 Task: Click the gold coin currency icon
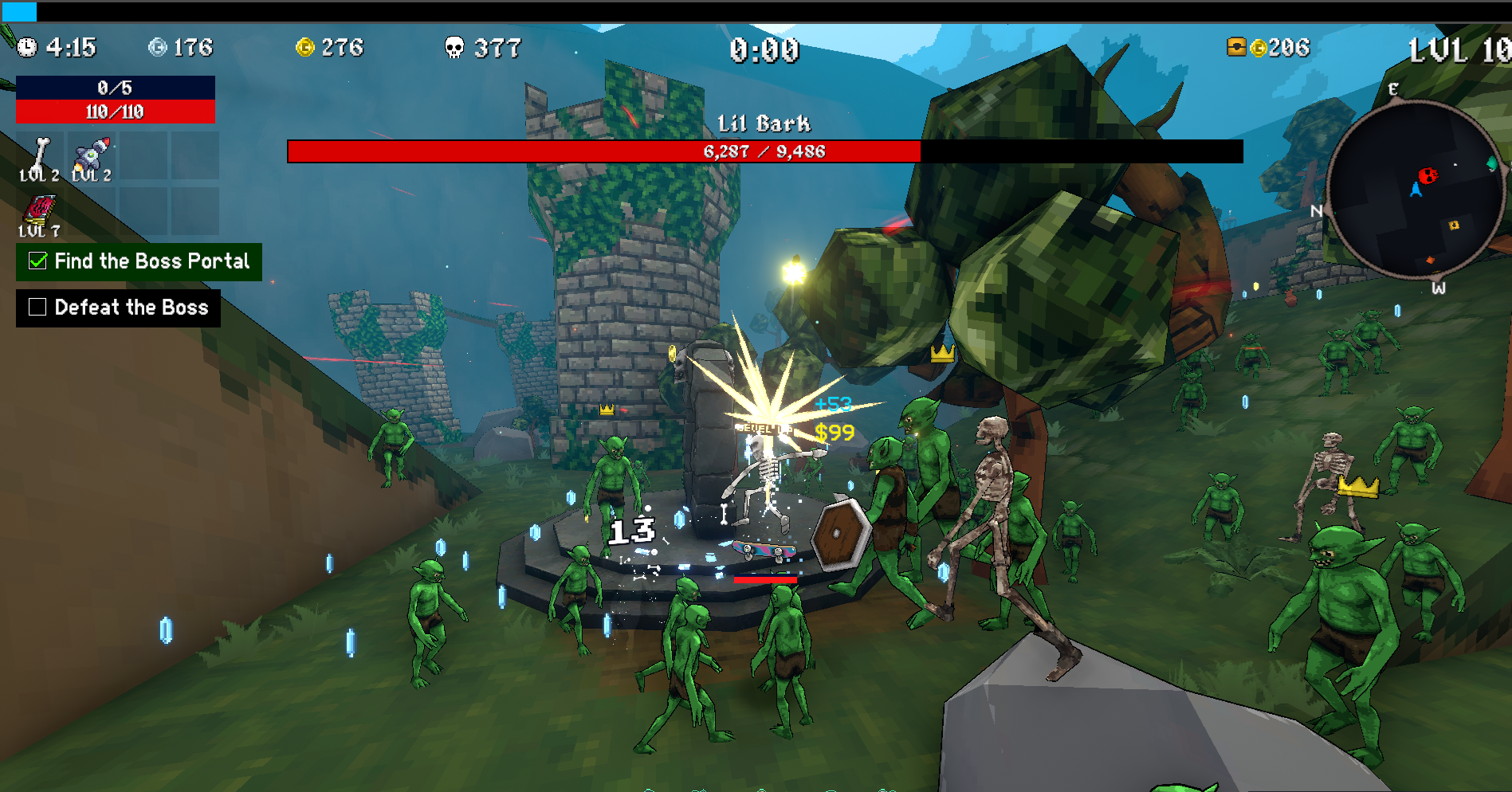pyautogui.click(x=304, y=48)
